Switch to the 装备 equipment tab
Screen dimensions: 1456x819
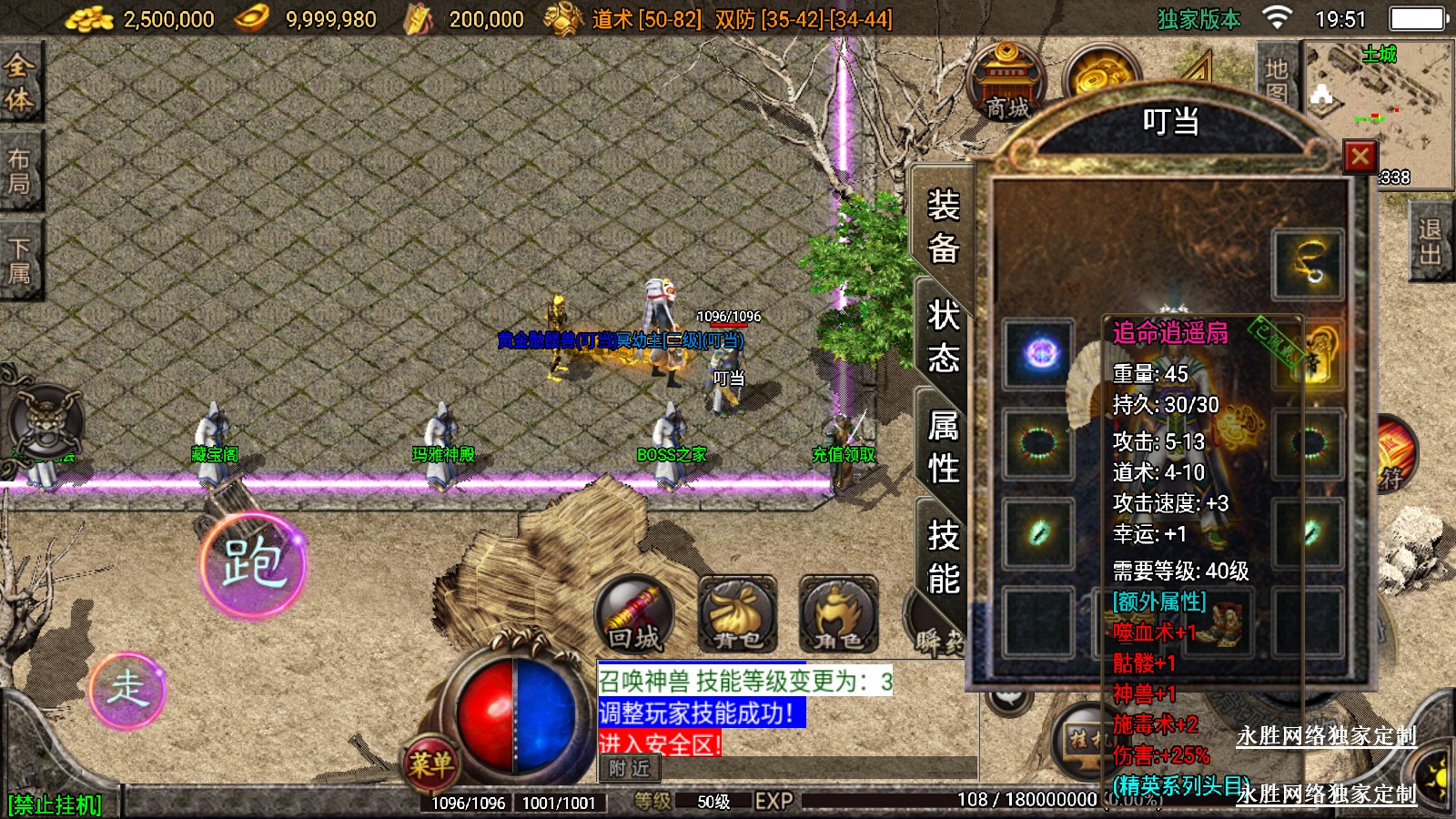pyautogui.click(x=943, y=227)
